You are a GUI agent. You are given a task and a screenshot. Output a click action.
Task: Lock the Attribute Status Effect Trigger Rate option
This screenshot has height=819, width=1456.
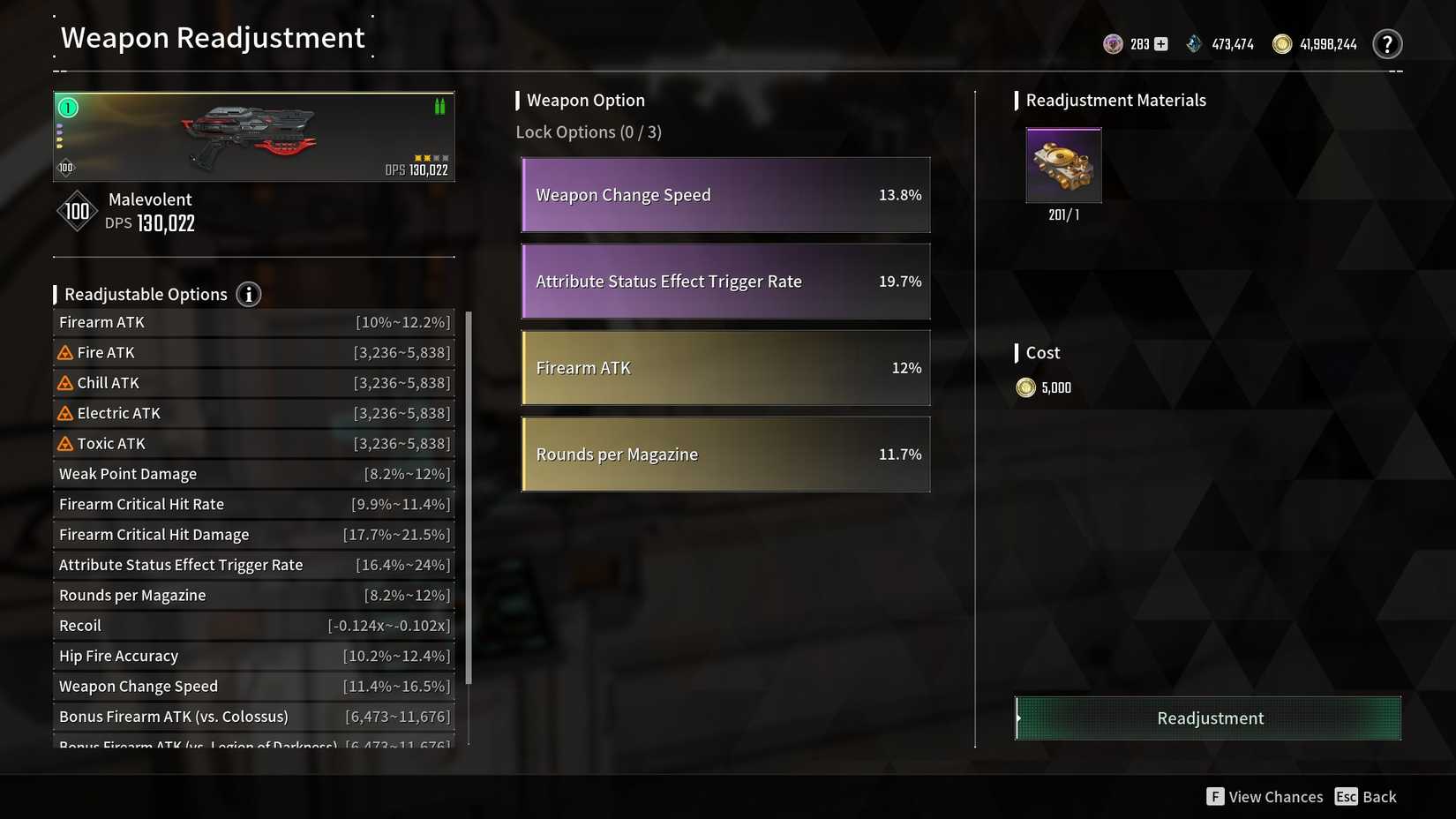725,282
